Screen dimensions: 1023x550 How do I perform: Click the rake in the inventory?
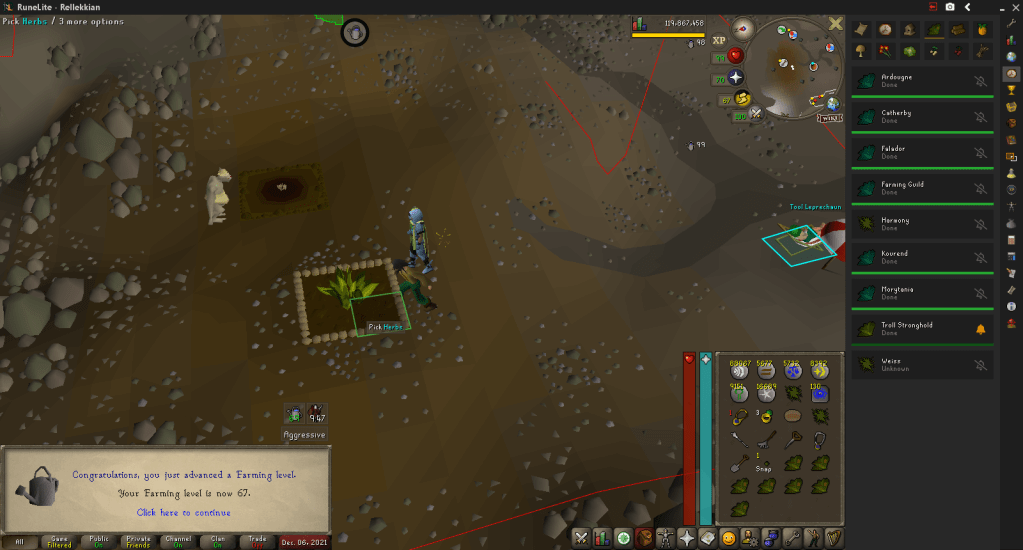tap(768, 439)
